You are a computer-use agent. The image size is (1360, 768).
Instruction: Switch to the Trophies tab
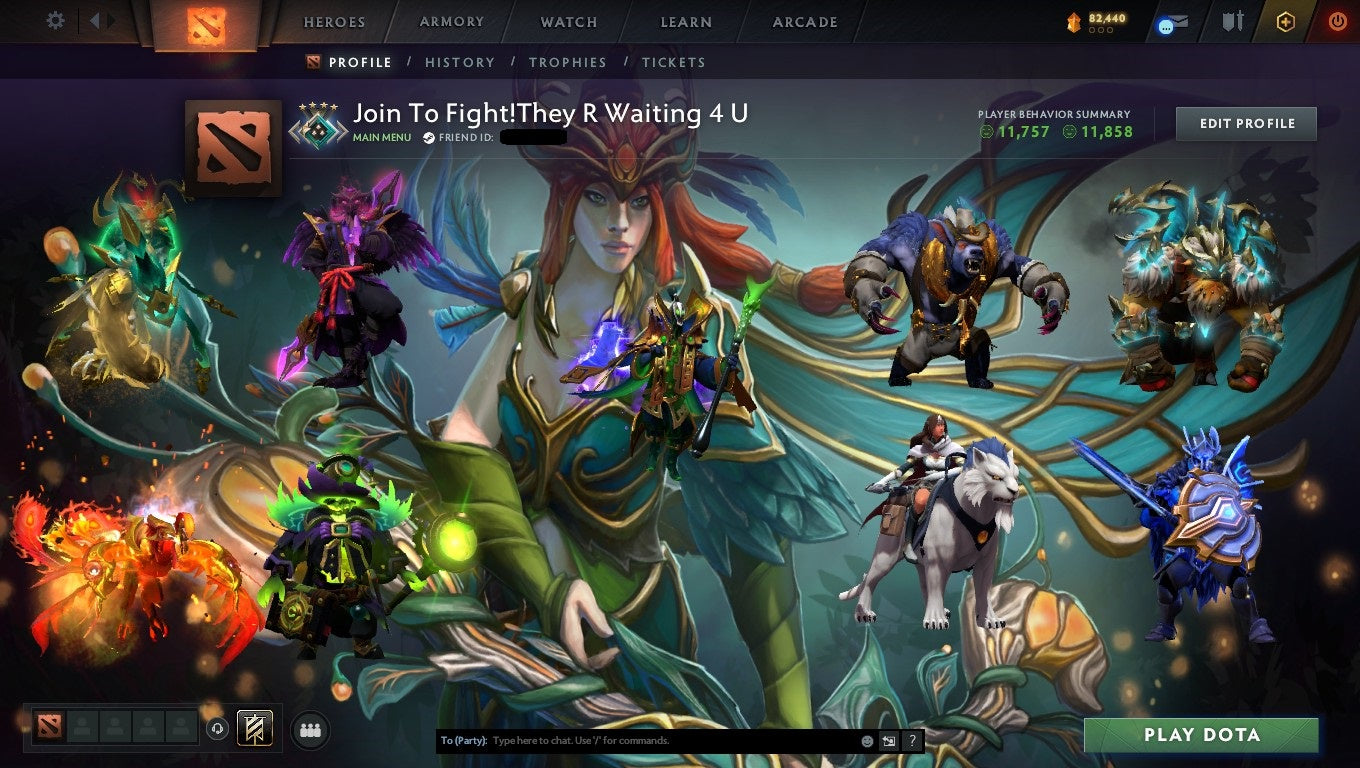(x=568, y=62)
